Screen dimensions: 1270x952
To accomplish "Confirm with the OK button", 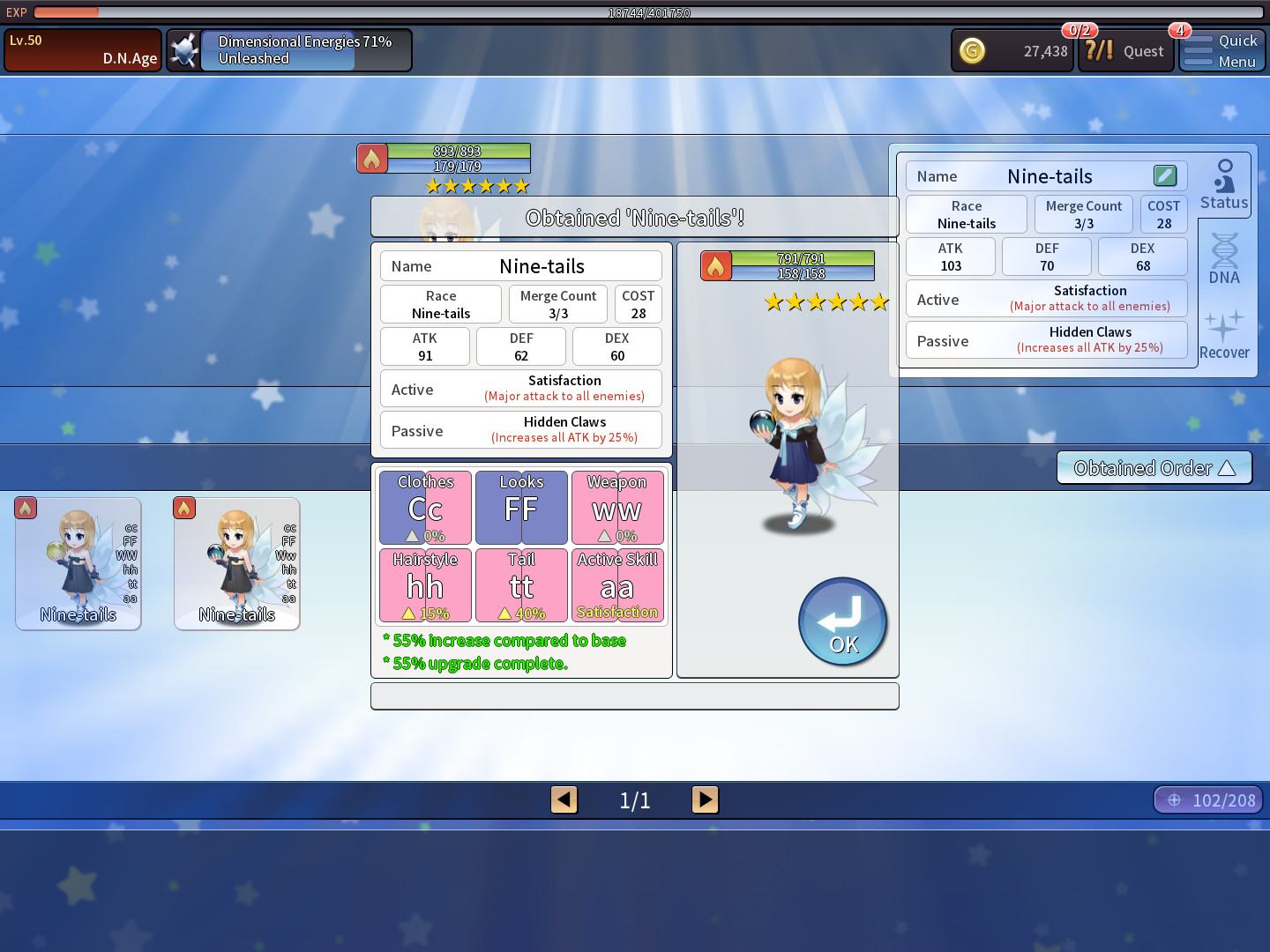I will coord(842,621).
